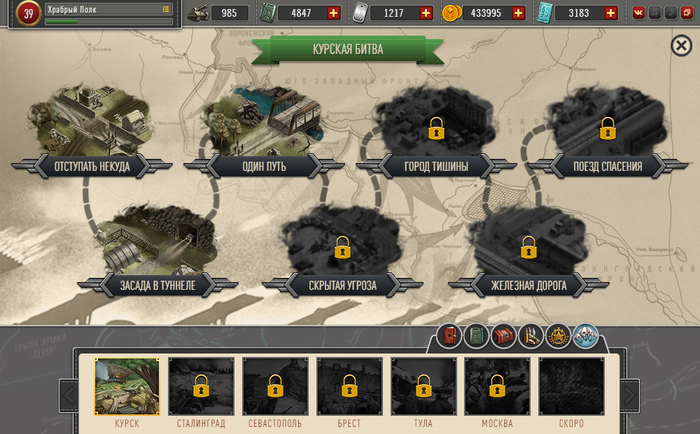The image size is (700, 434).
Task: Choose the locked Сталинград campaign
Action: point(200,386)
